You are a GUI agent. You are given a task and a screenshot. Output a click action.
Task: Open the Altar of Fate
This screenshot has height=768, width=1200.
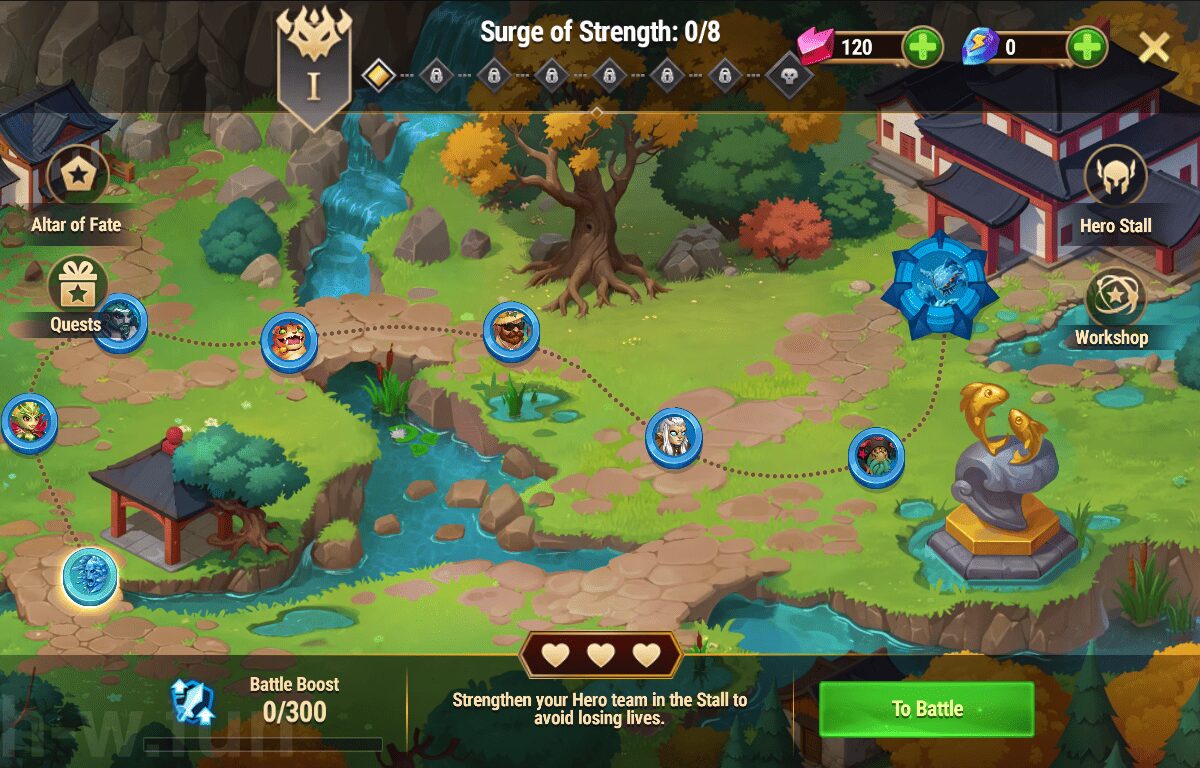(x=77, y=177)
